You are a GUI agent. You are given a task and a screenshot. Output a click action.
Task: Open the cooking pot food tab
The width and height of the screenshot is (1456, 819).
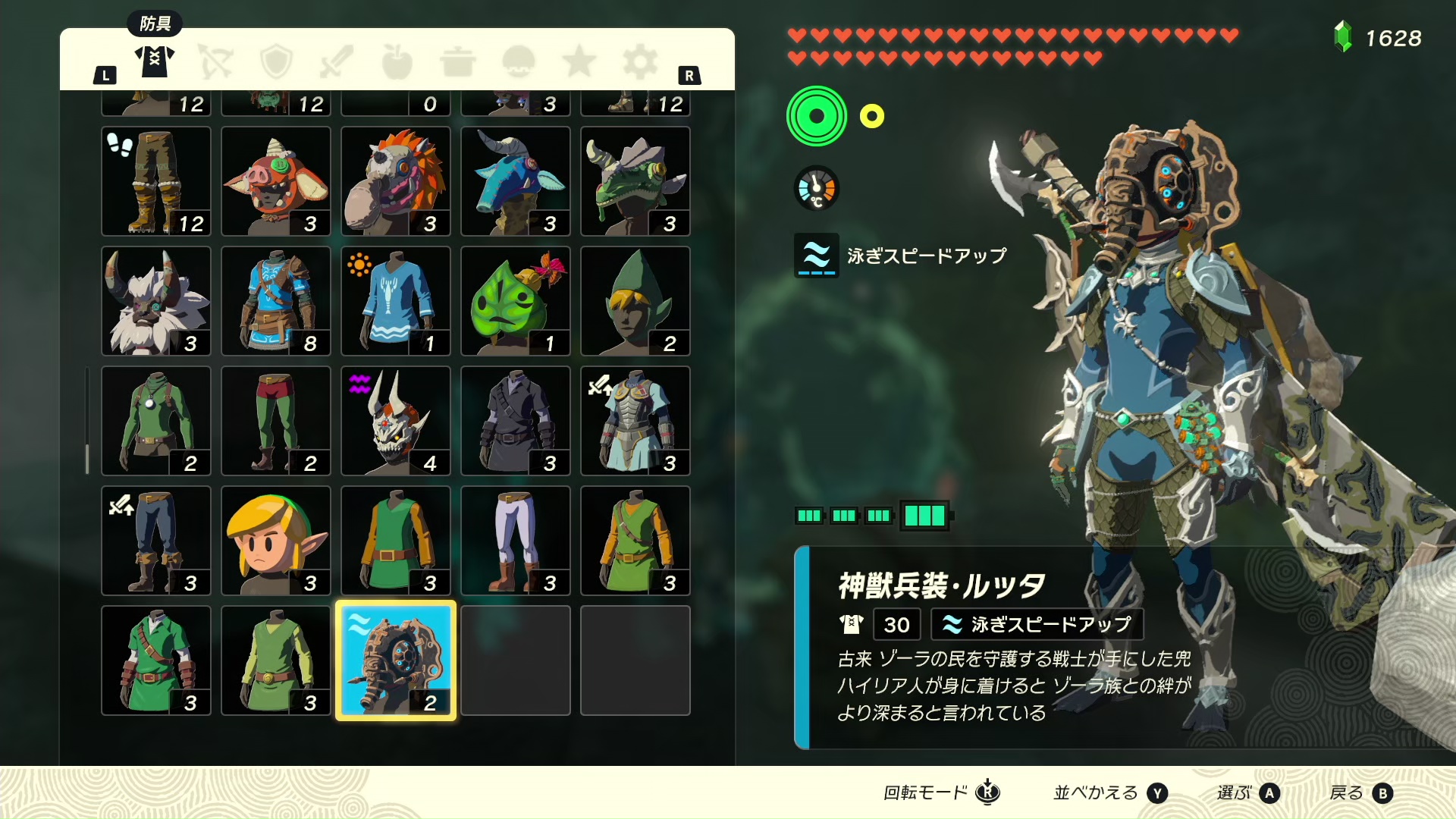point(457,61)
